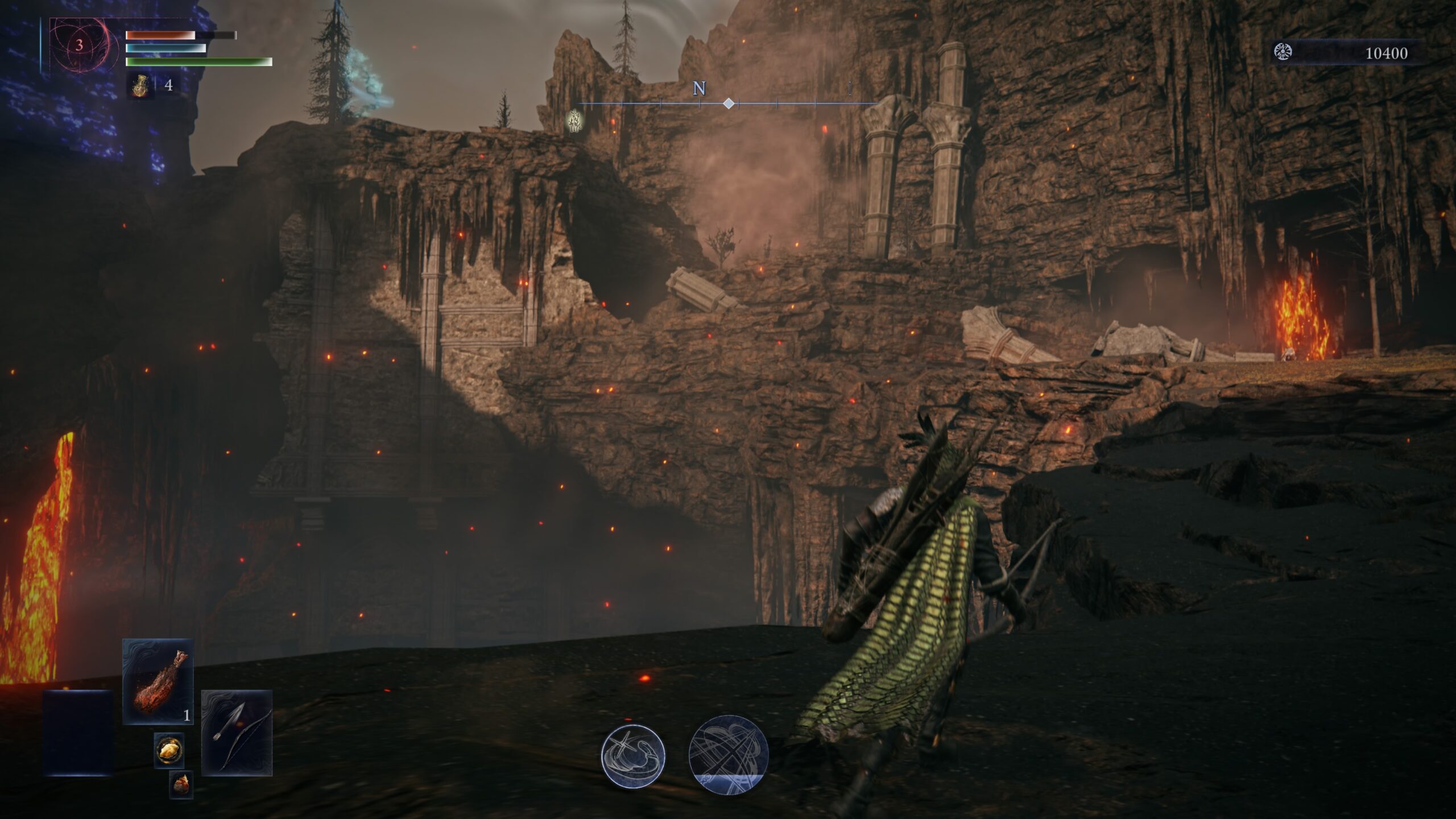Use the golden flask icon
1456x819 pixels.
tap(140, 86)
